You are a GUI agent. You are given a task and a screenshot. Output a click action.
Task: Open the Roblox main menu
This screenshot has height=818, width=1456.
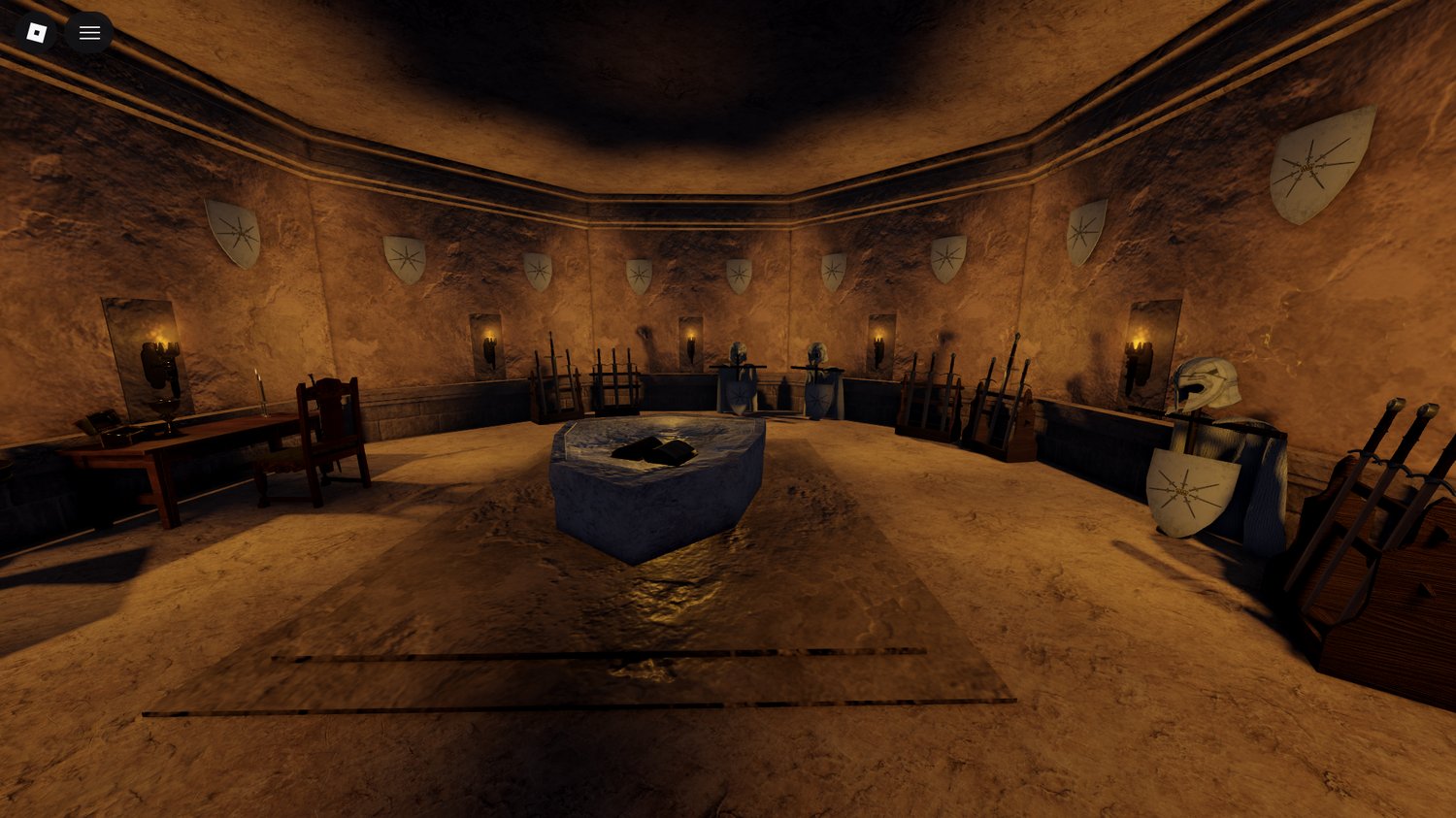(89, 32)
